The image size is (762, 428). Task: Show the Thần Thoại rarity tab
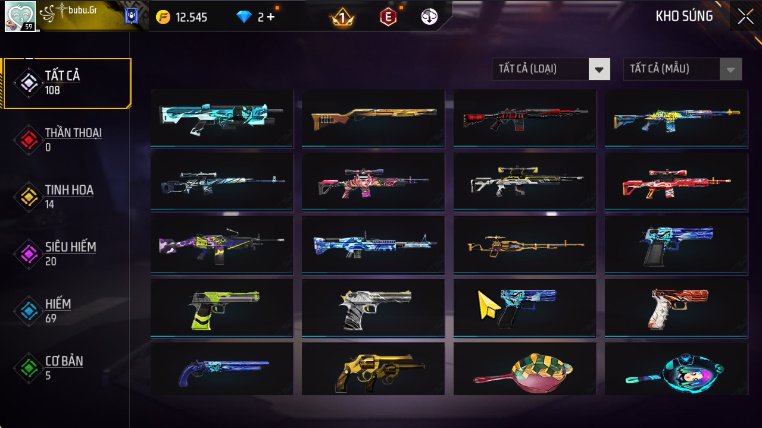tap(66, 139)
